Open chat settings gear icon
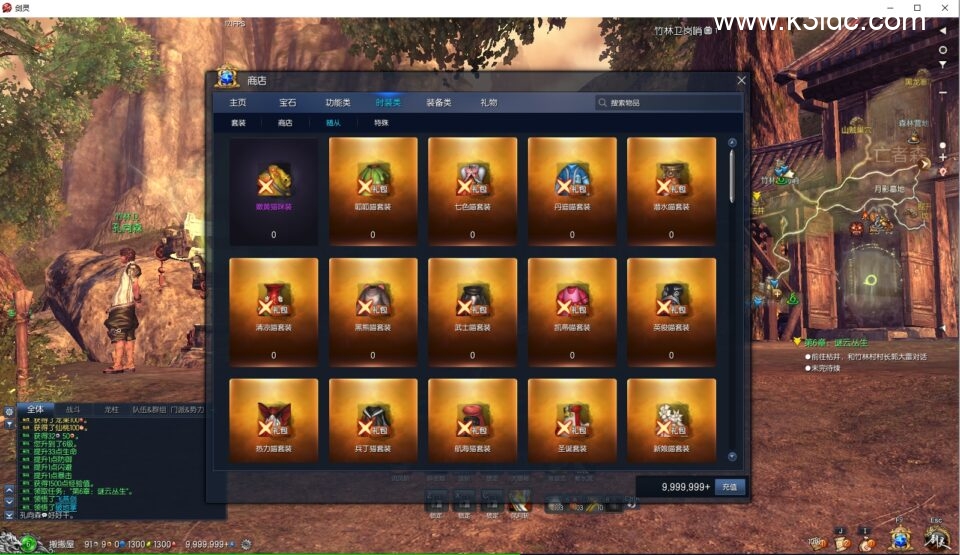960x555 pixels. click(x=9, y=411)
